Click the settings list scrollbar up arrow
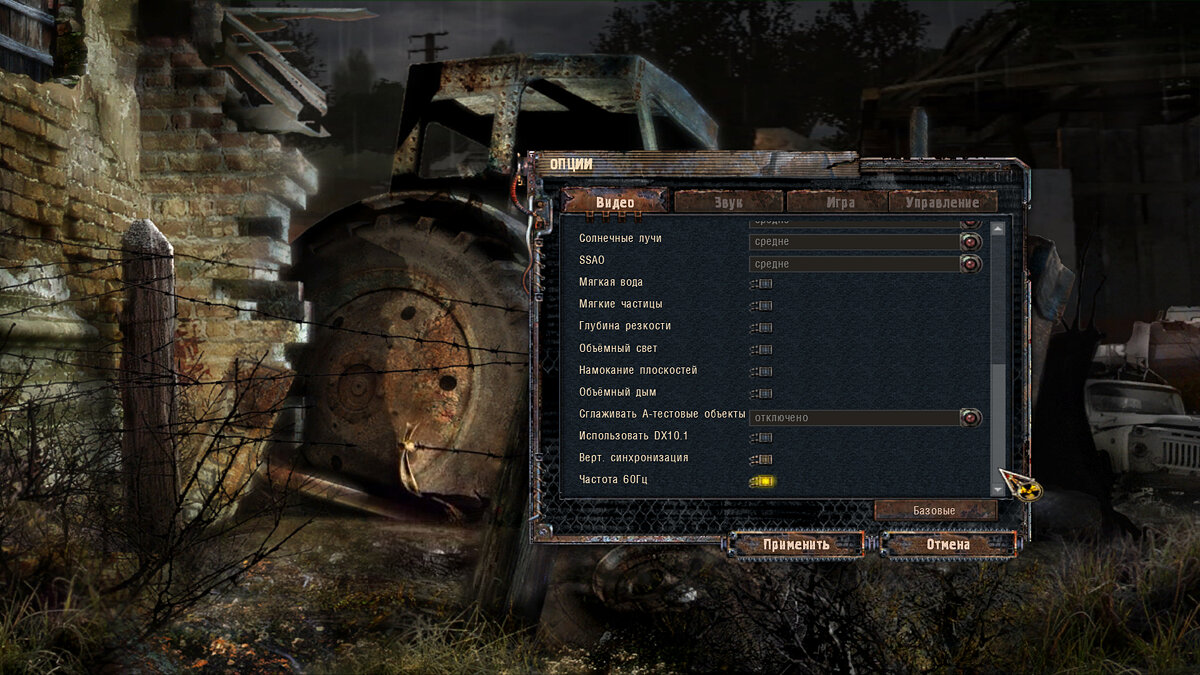The height and width of the screenshot is (675, 1200). pyautogui.click(x=997, y=229)
